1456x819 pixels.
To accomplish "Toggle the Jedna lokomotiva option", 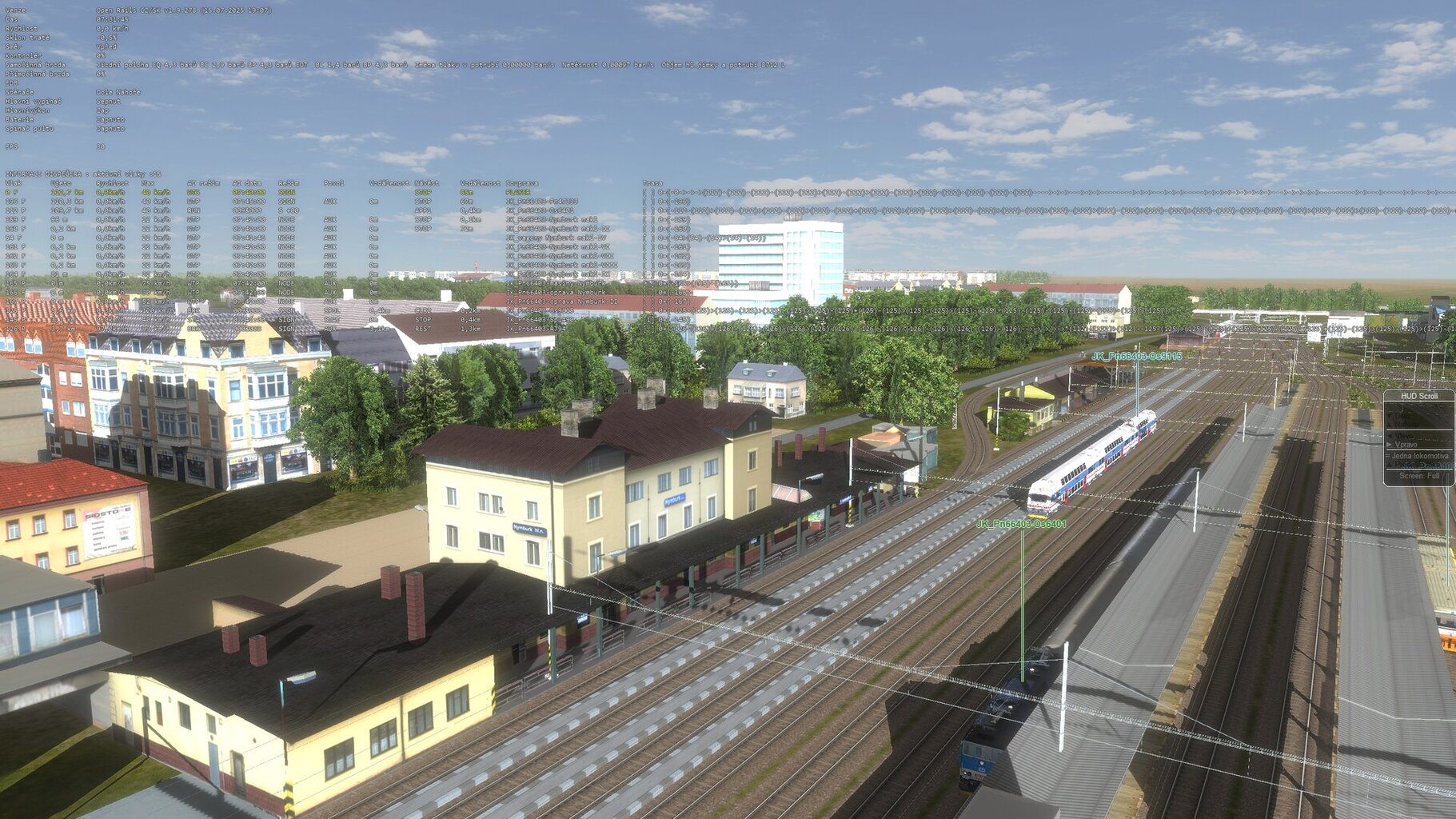I will tap(1419, 456).
